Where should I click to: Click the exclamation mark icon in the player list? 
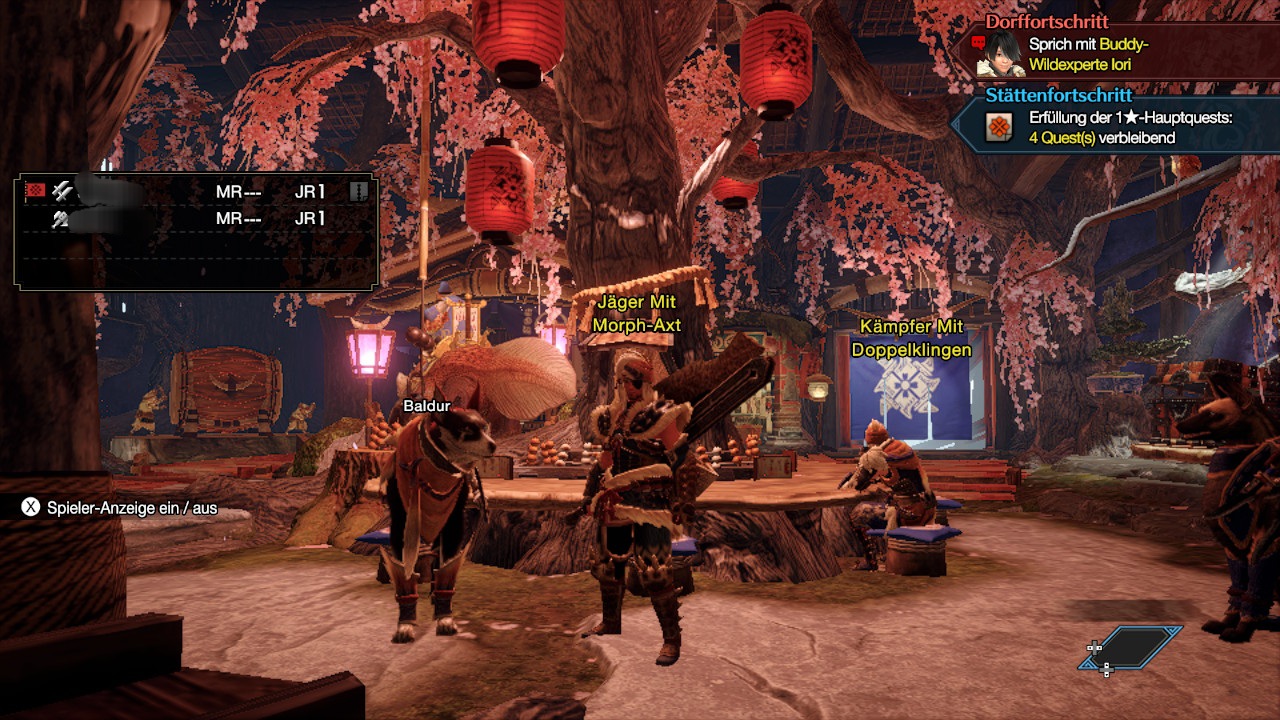point(359,191)
